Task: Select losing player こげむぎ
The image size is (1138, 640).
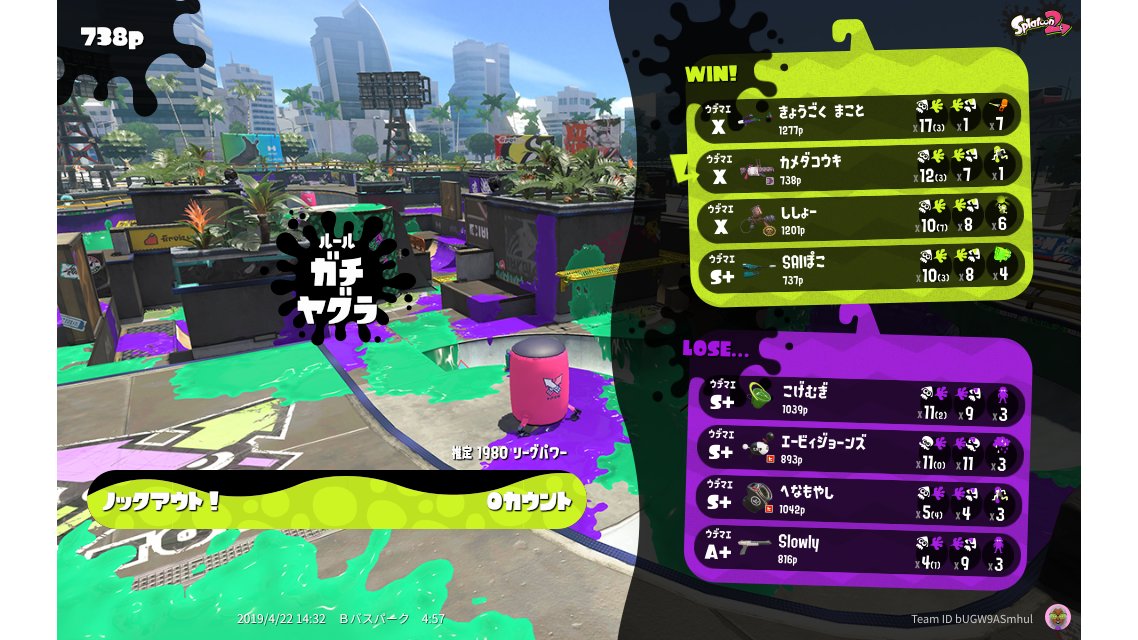Action: point(860,398)
